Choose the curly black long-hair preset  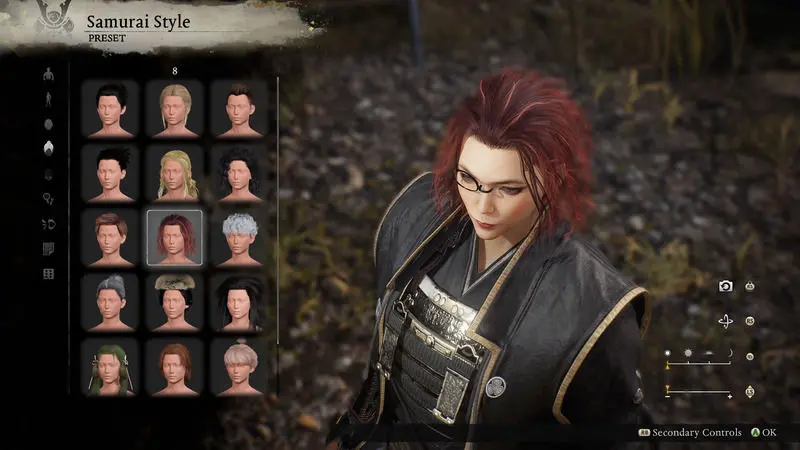[x=239, y=173]
